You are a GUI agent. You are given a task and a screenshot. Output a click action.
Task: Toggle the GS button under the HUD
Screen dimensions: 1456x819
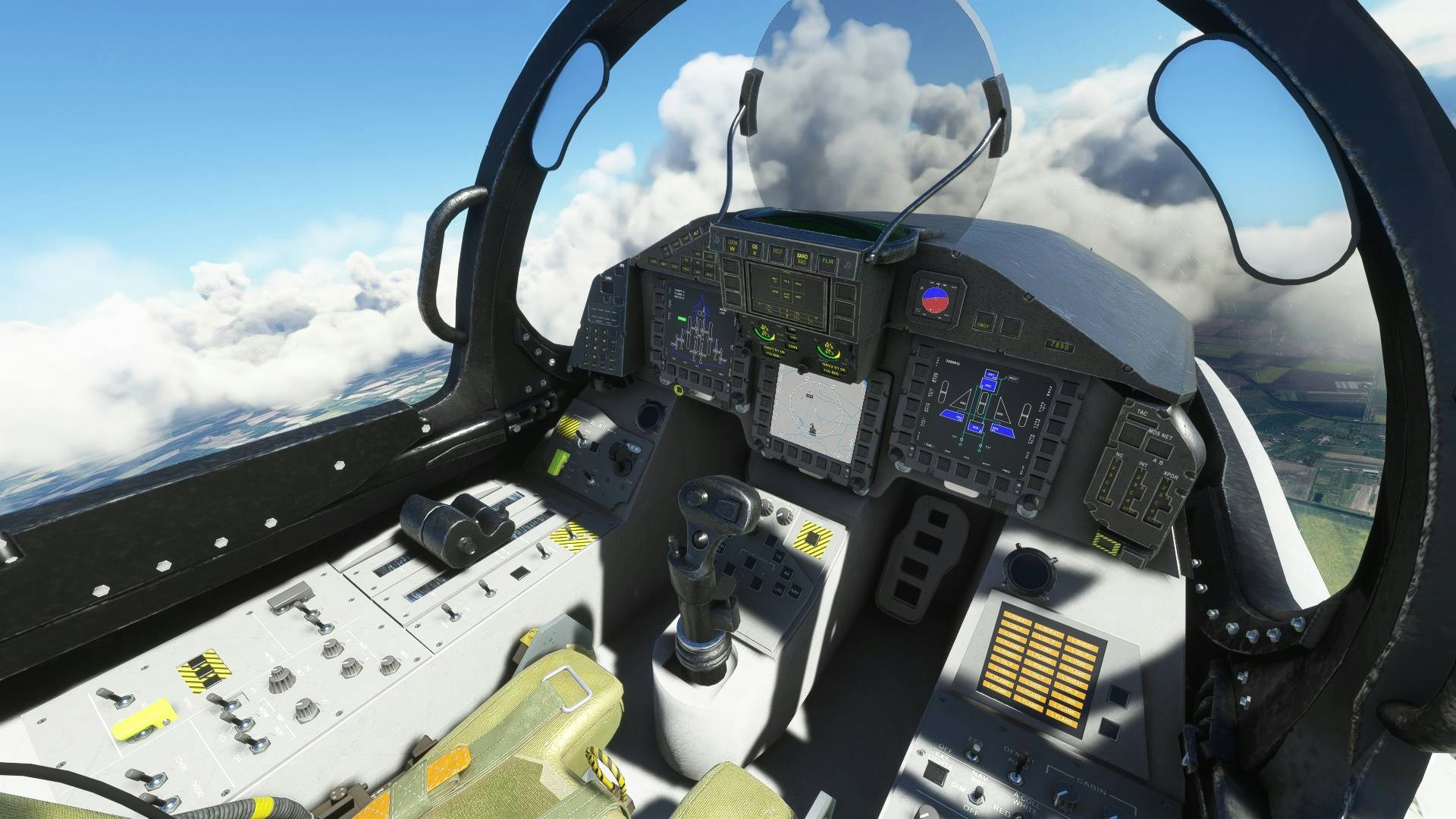(755, 249)
